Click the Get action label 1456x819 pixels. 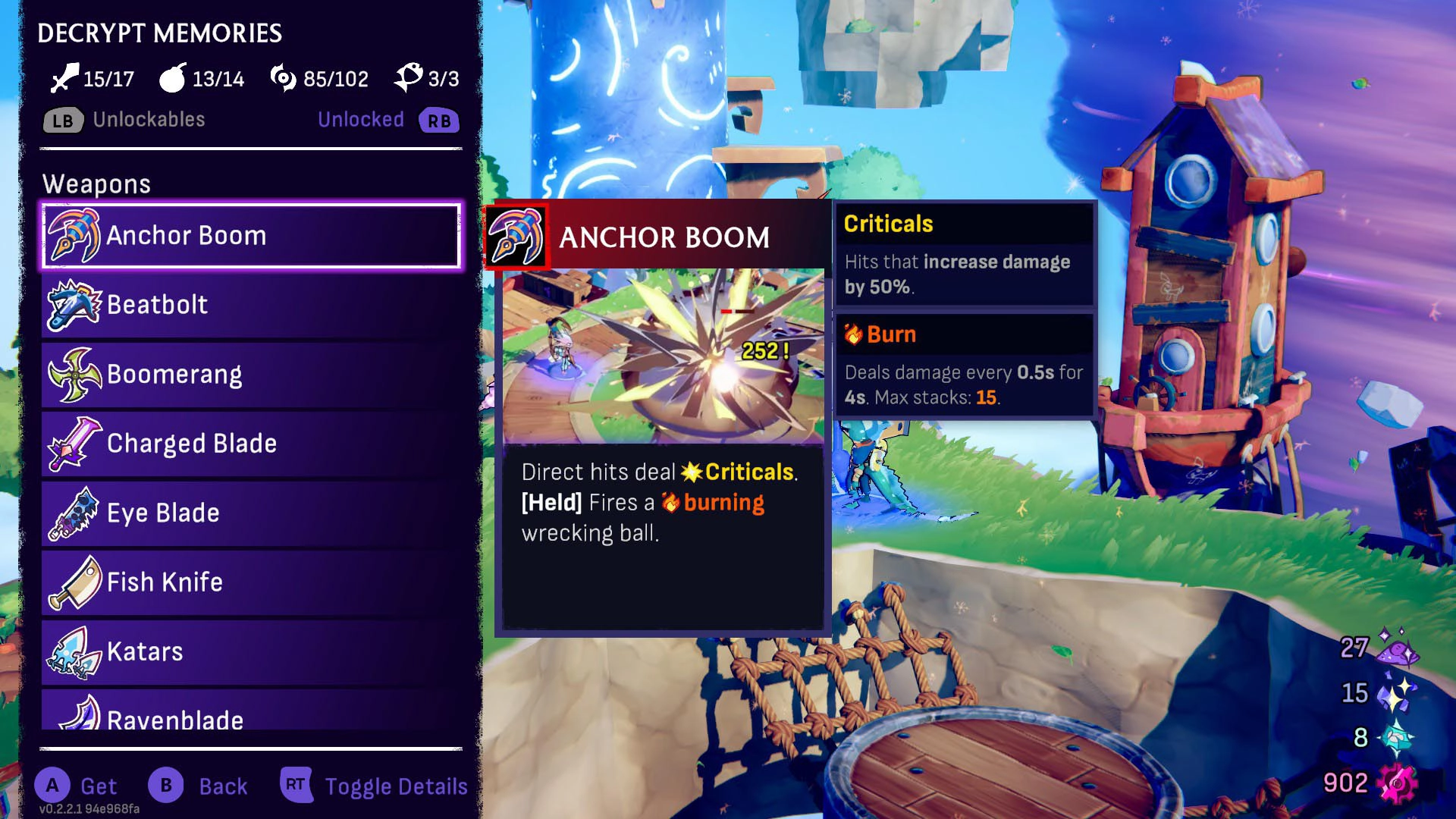99,786
